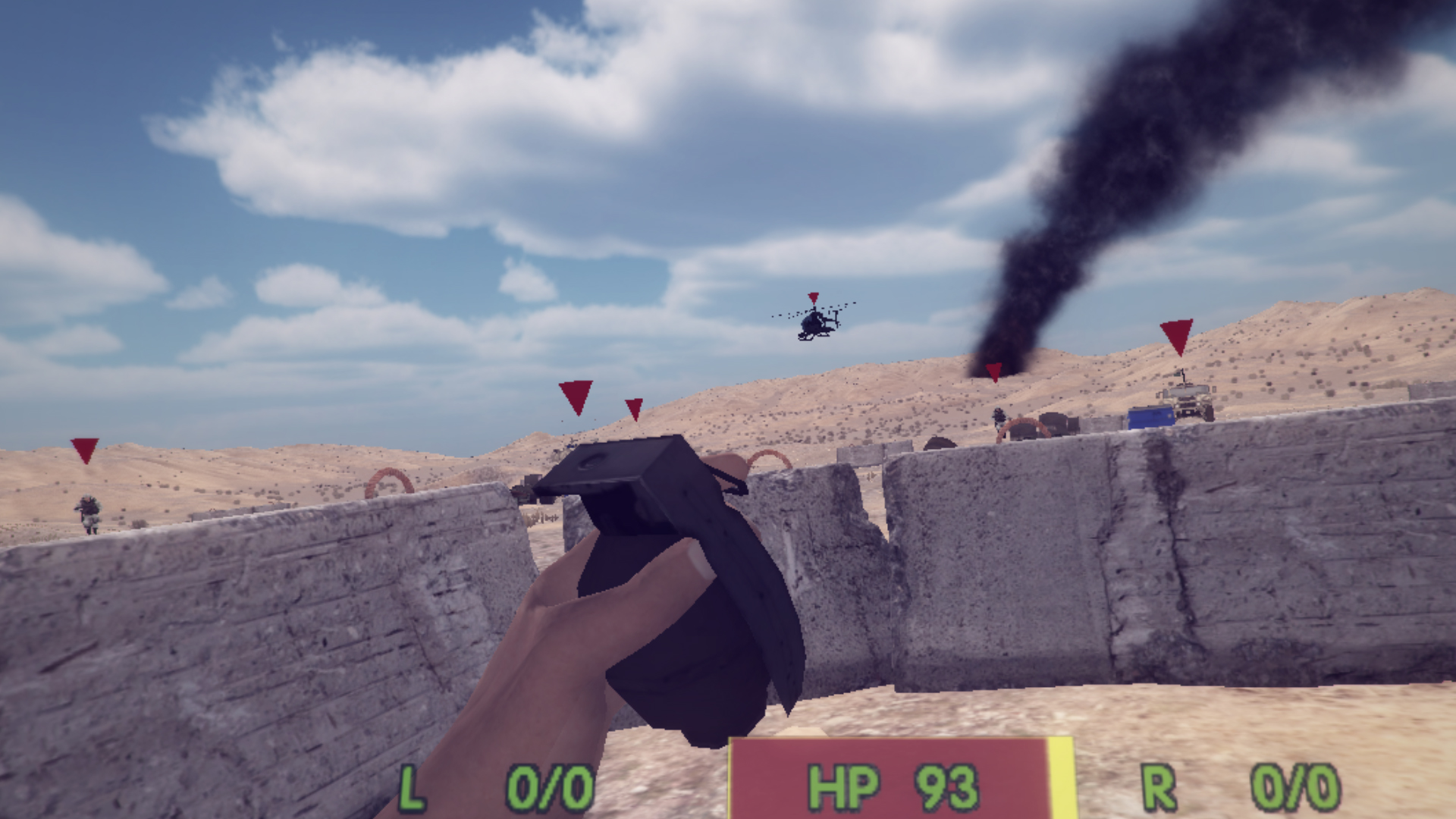Click the rising black smoke column
1456x819 pixels.
tap(1100, 190)
